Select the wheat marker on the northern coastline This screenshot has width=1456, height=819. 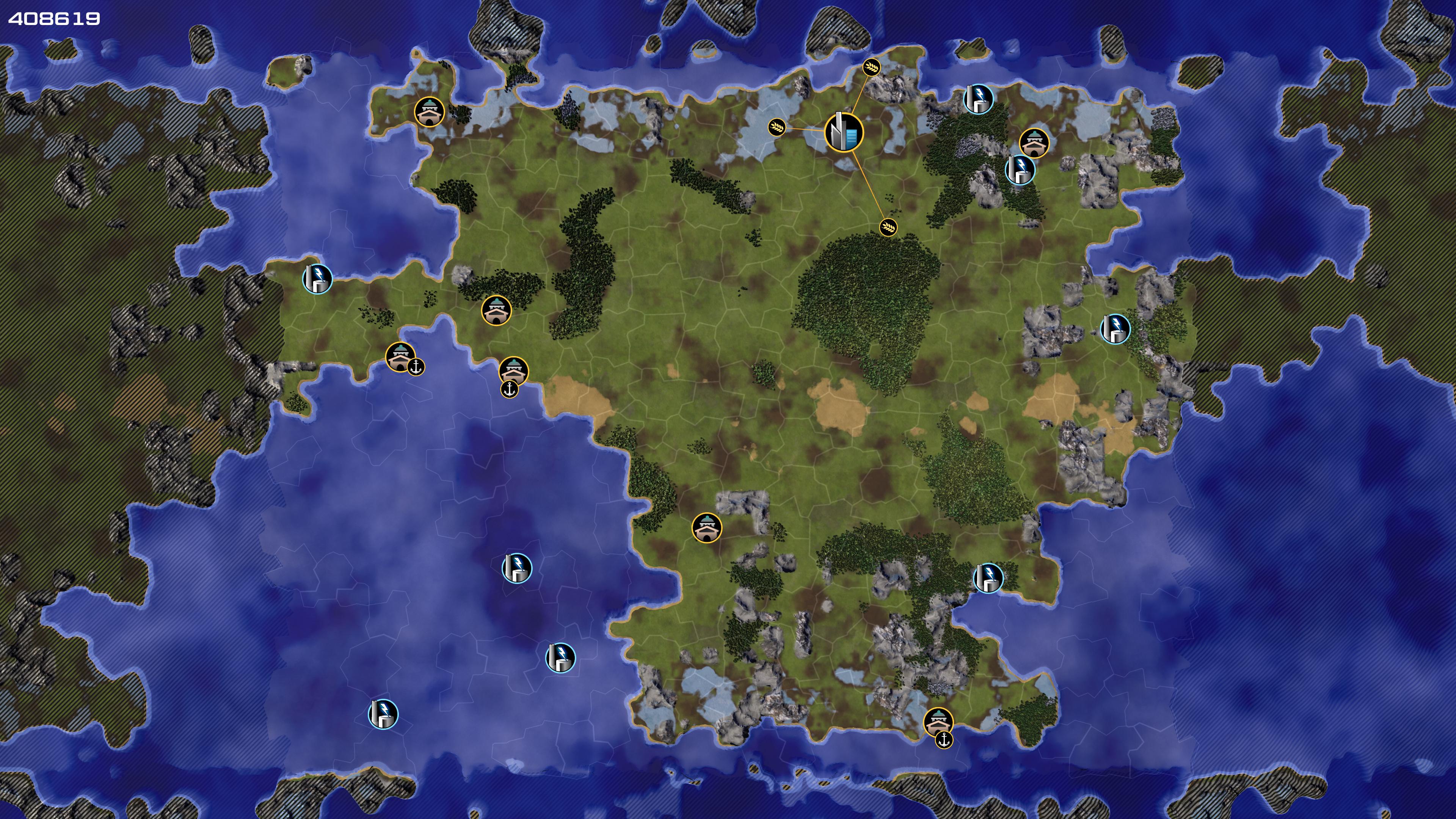(872, 68)
